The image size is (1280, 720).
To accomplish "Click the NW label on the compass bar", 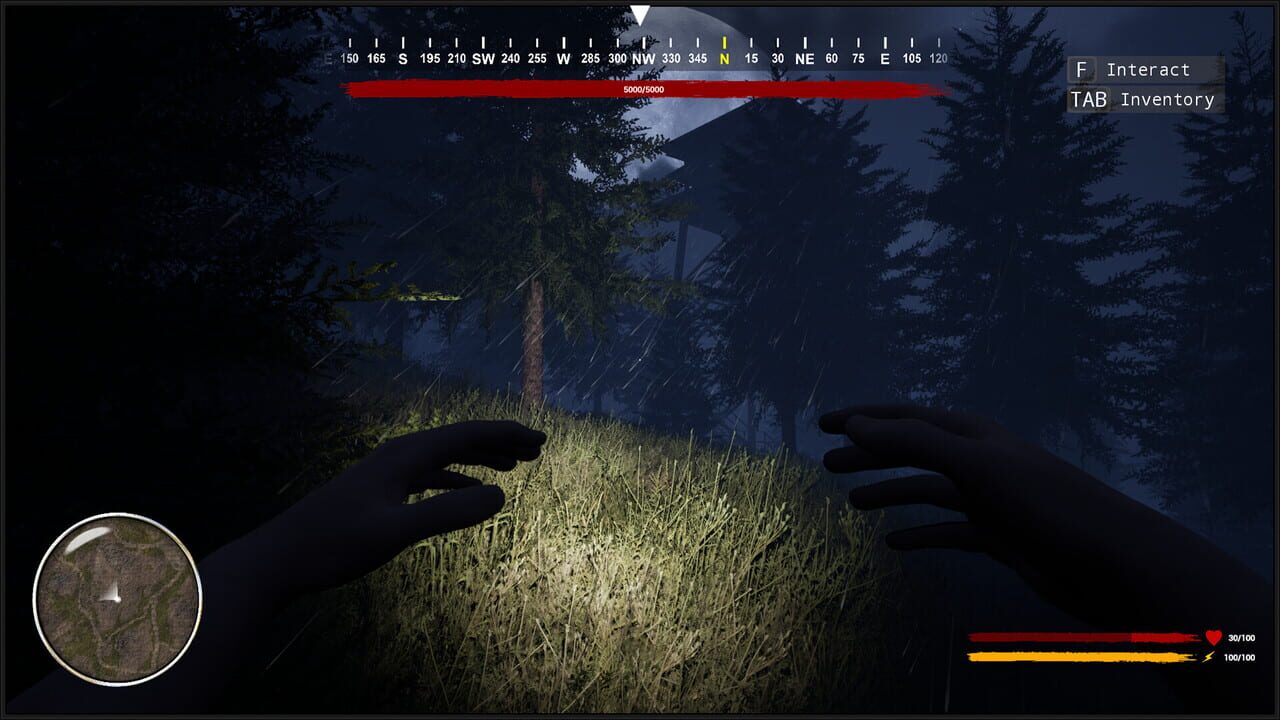I will click(645, 58).
